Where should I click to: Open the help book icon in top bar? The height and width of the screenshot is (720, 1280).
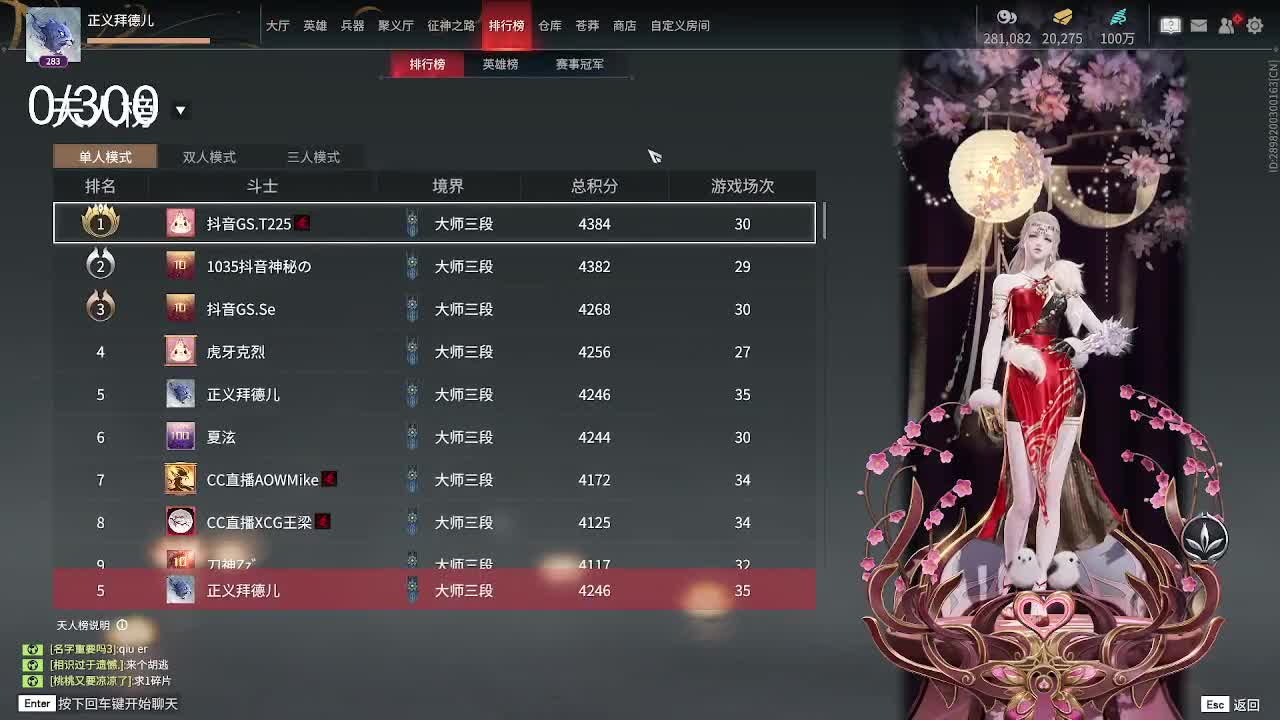pos(1170,25)
